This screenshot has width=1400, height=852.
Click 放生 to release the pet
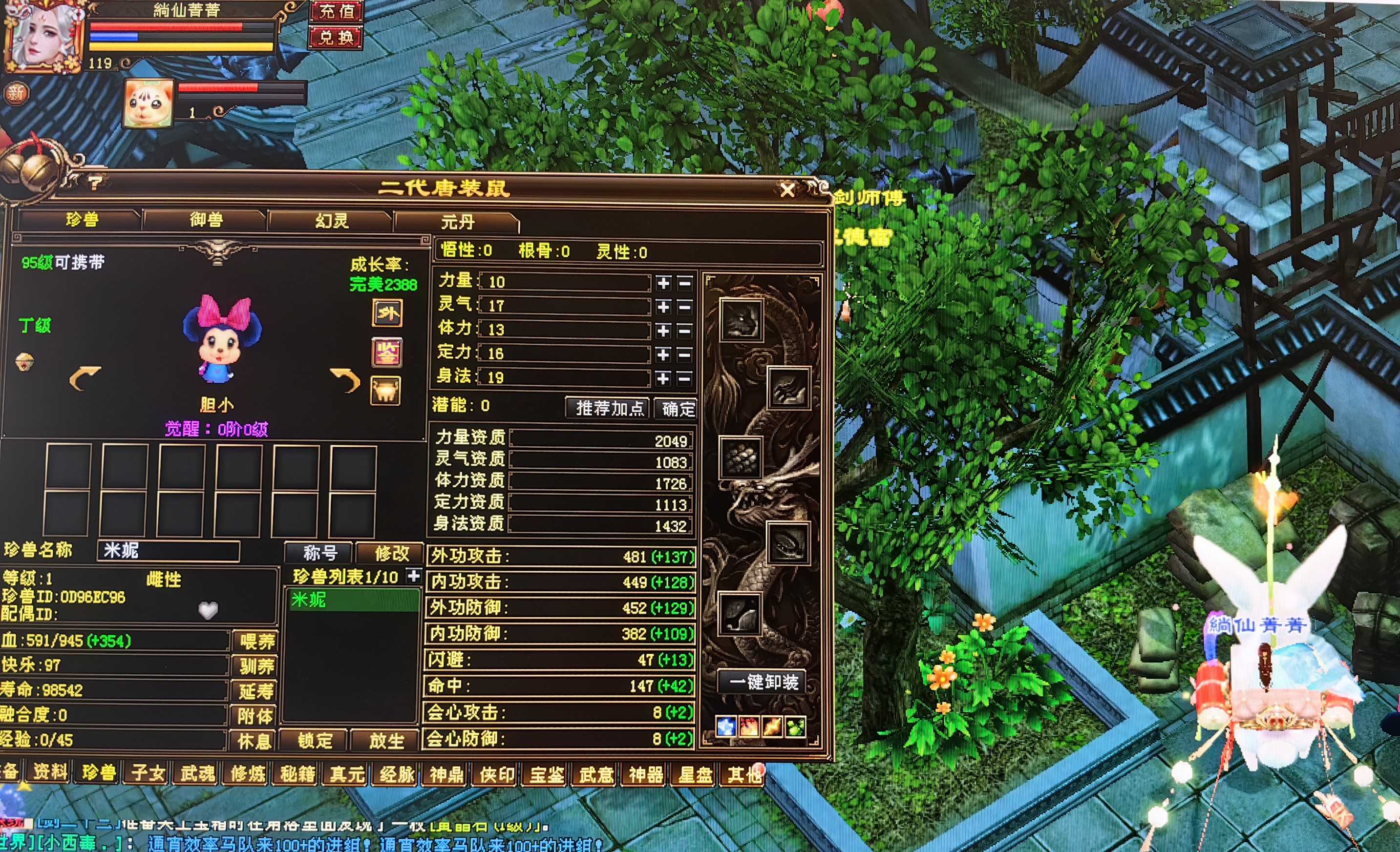(386, 741)
